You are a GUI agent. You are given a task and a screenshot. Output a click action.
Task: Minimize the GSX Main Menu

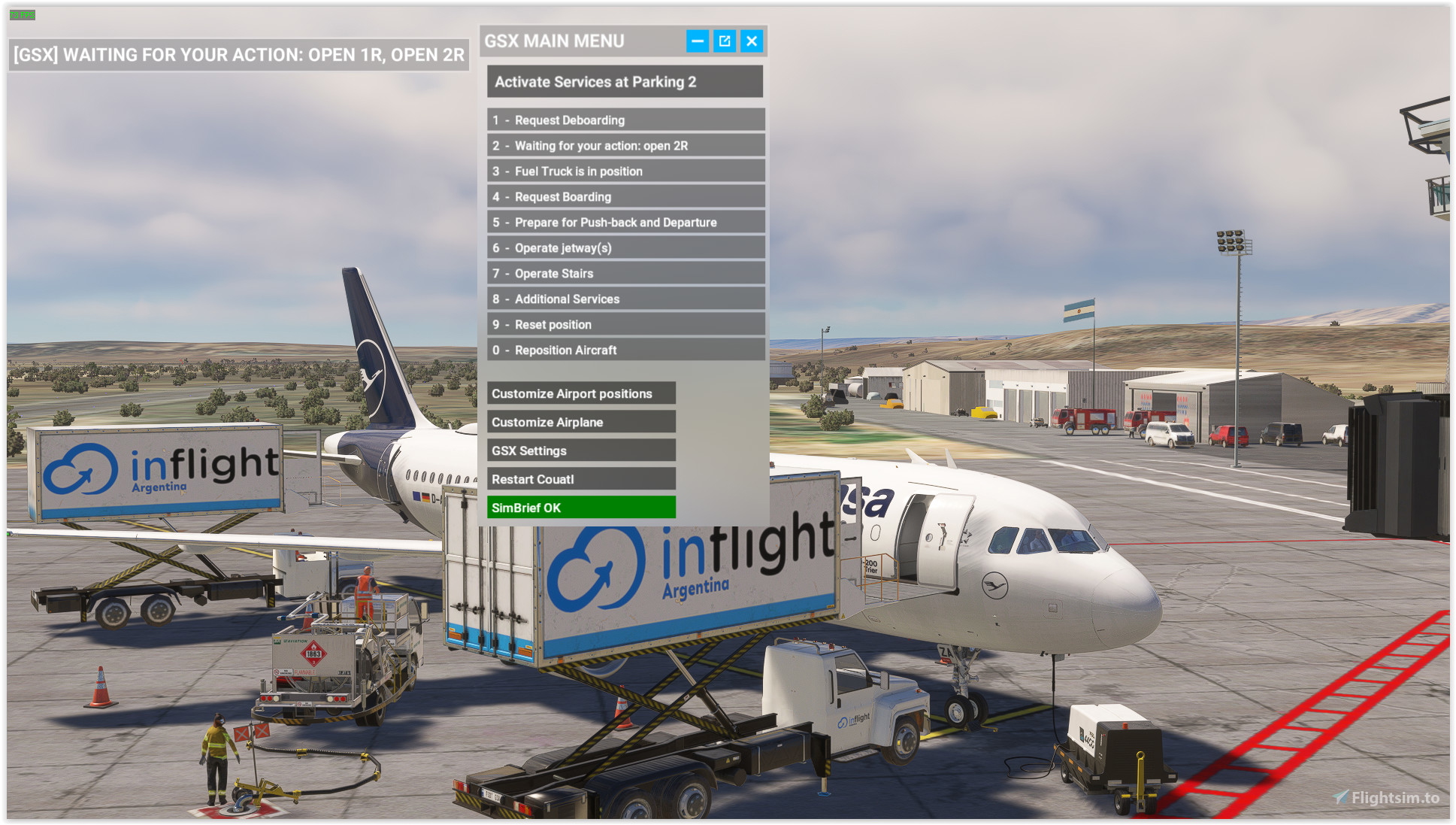pos(696,41)
